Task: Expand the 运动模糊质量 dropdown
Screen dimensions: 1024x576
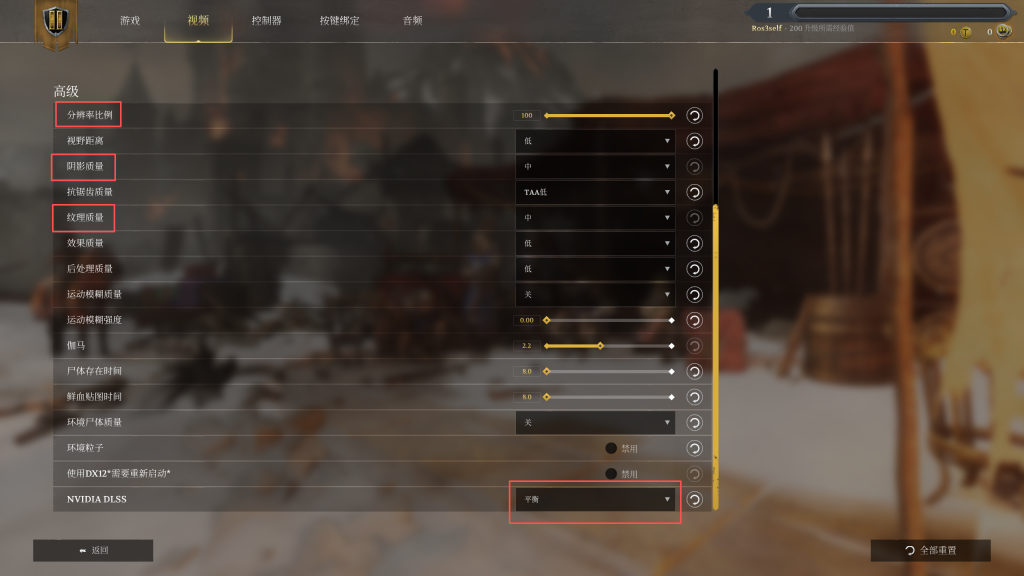Action: [x=595, y=294]
